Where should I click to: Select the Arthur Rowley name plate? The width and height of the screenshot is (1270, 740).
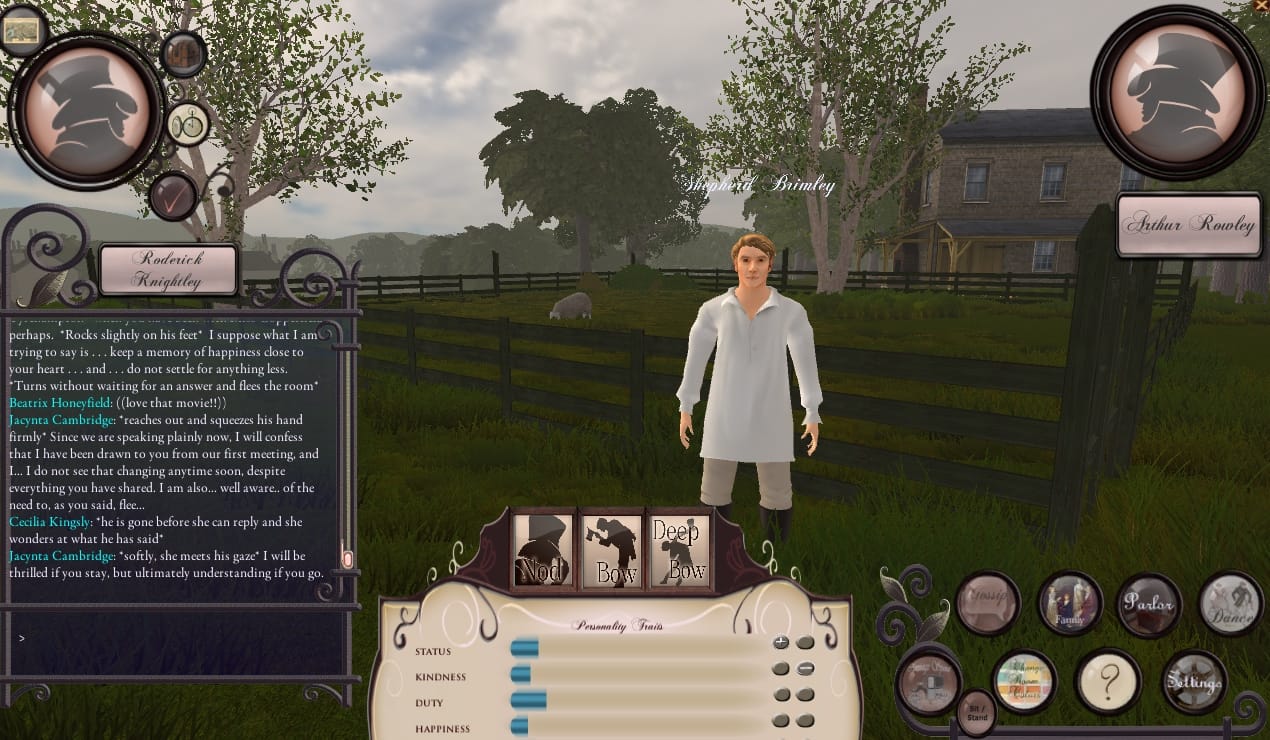pos(1188,224)
